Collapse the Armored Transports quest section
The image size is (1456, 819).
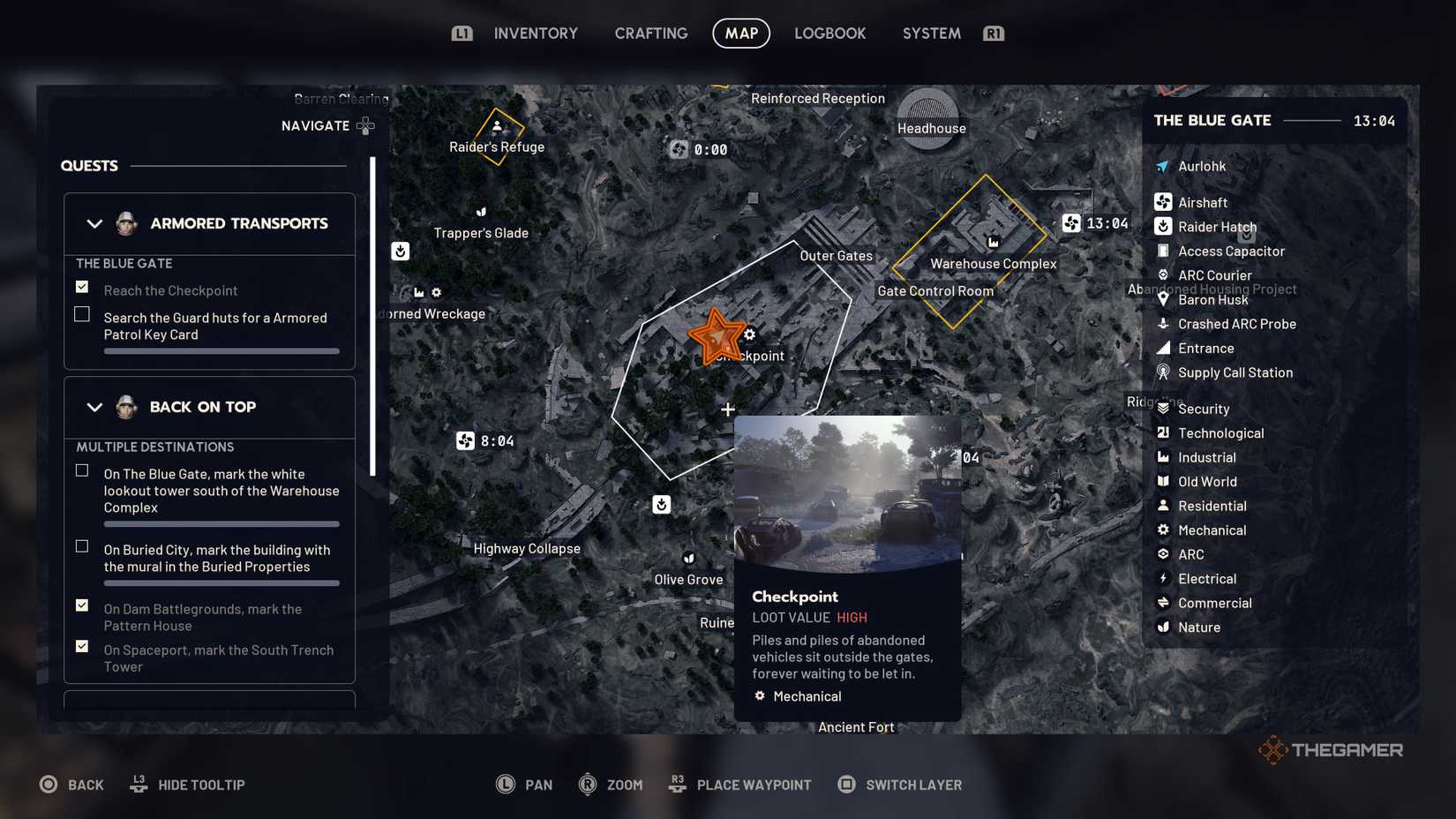tap(95, 223)
